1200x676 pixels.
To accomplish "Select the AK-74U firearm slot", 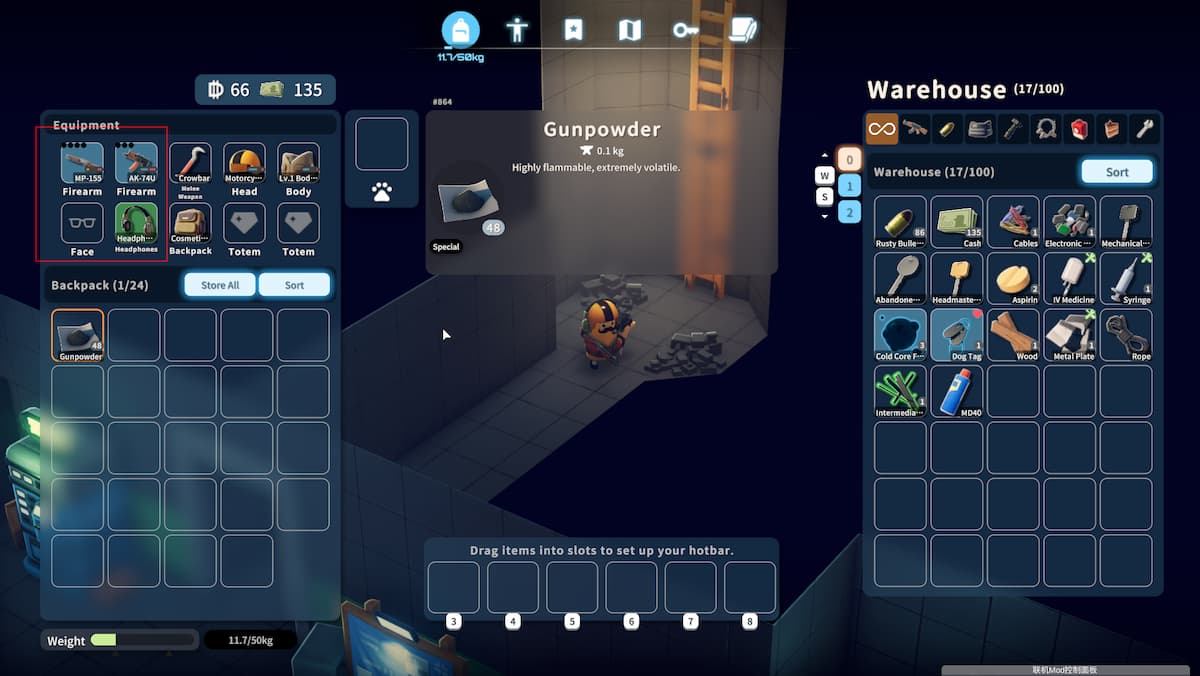I will click(136, 164).
